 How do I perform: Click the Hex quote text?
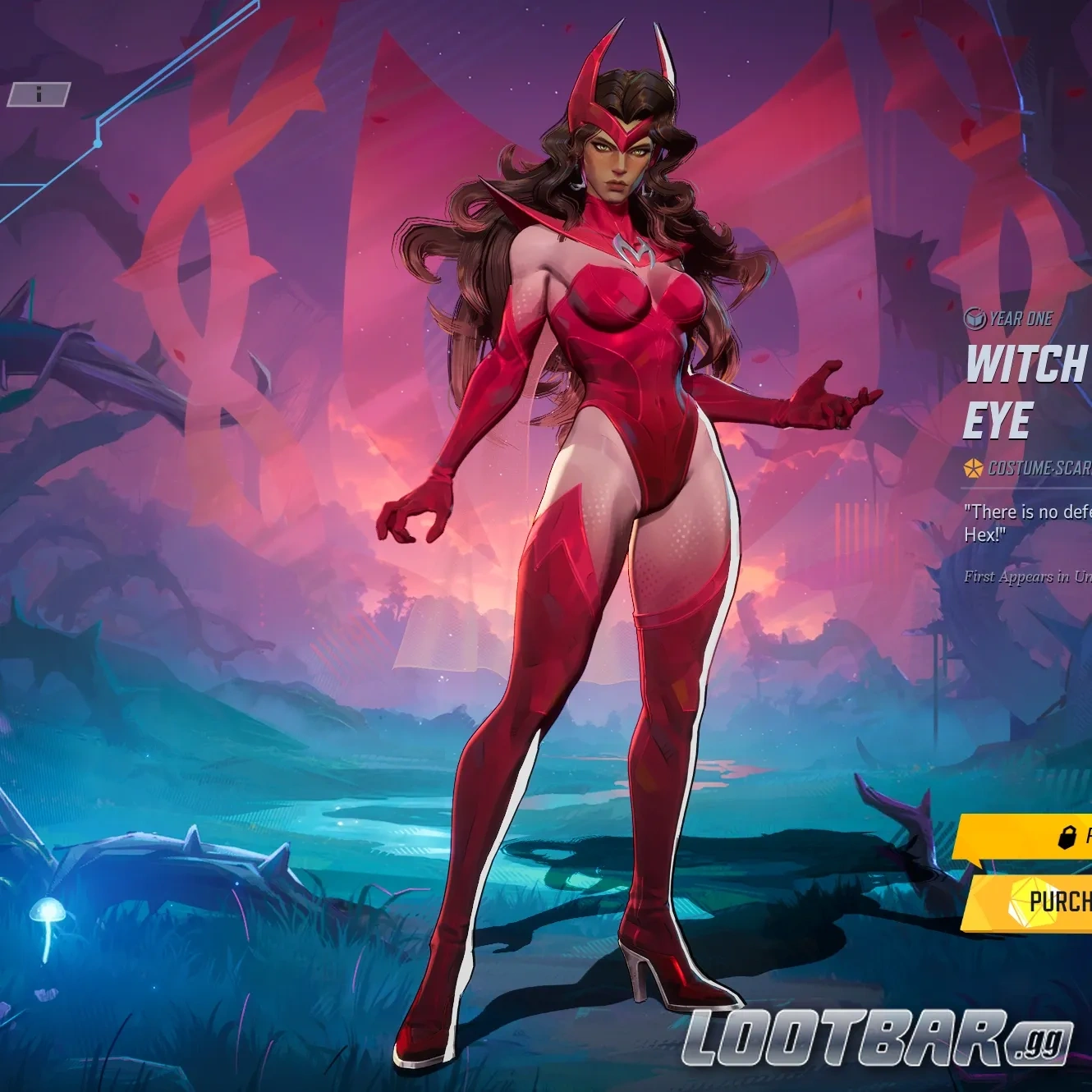1022,521
